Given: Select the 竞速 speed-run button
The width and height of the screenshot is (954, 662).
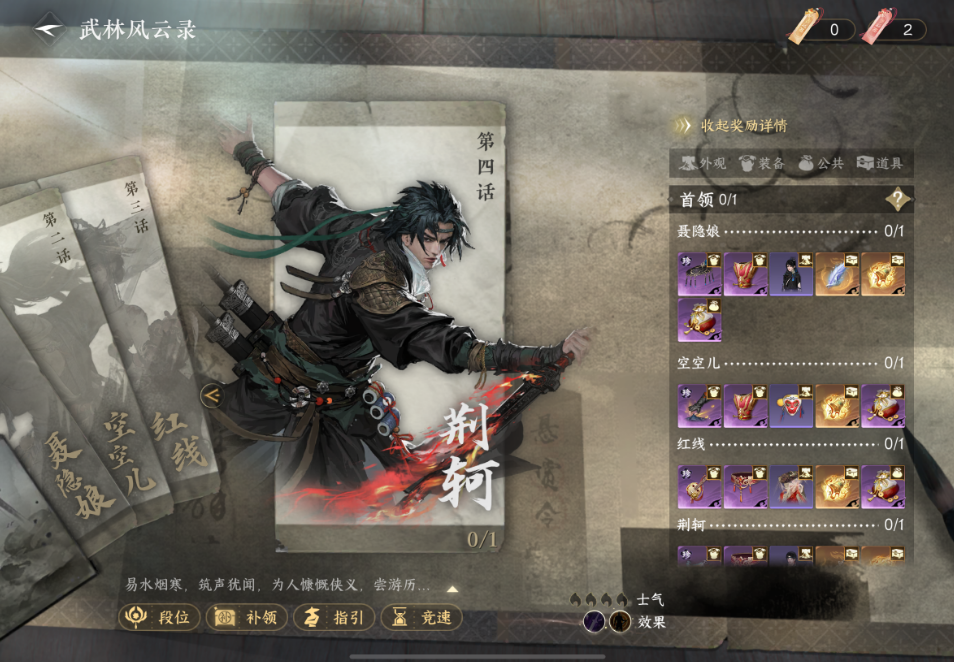Looking at the screenshot, I should point(422,617).
